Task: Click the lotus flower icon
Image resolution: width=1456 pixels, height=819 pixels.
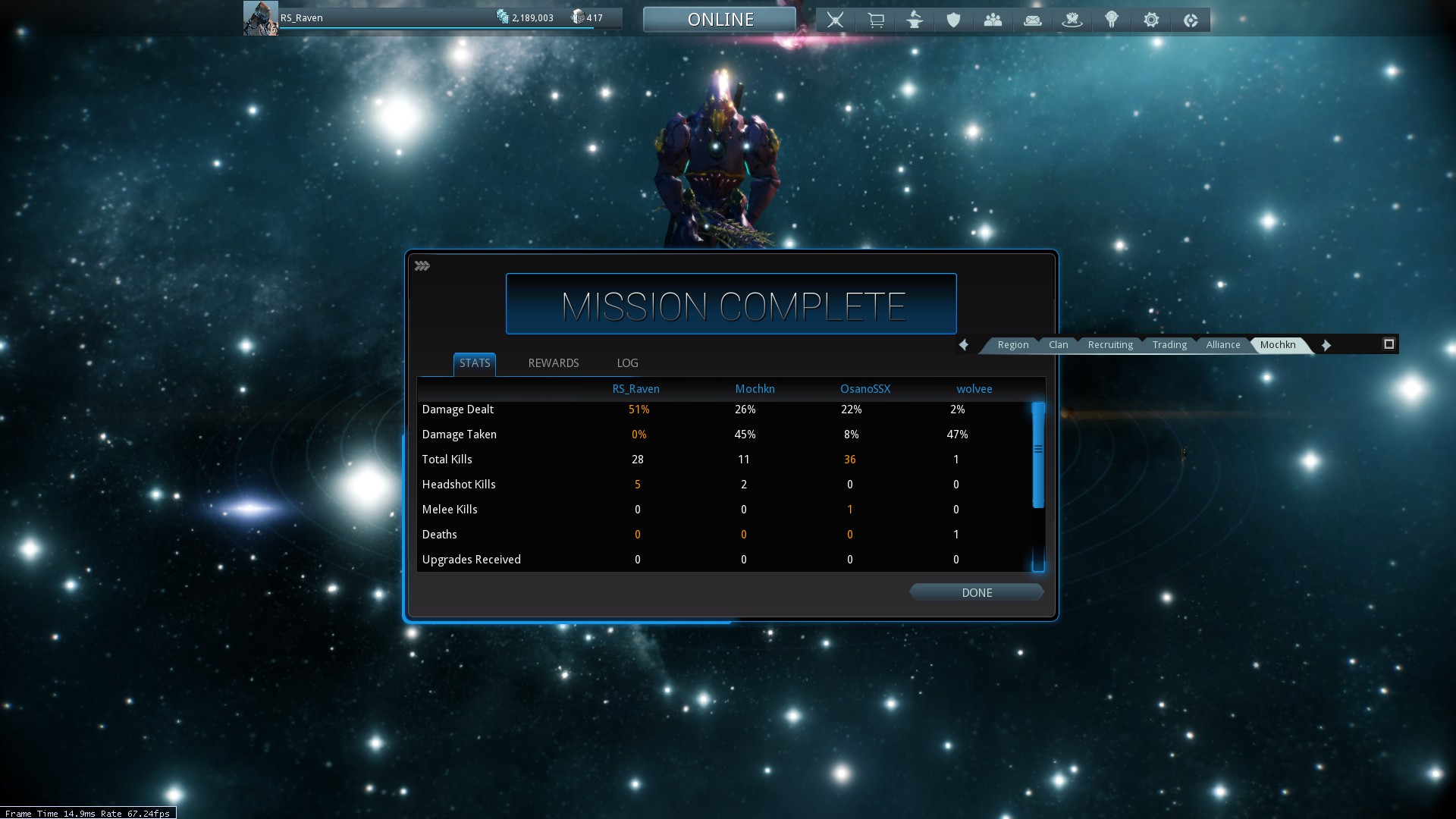Action: click(1072, 20)
